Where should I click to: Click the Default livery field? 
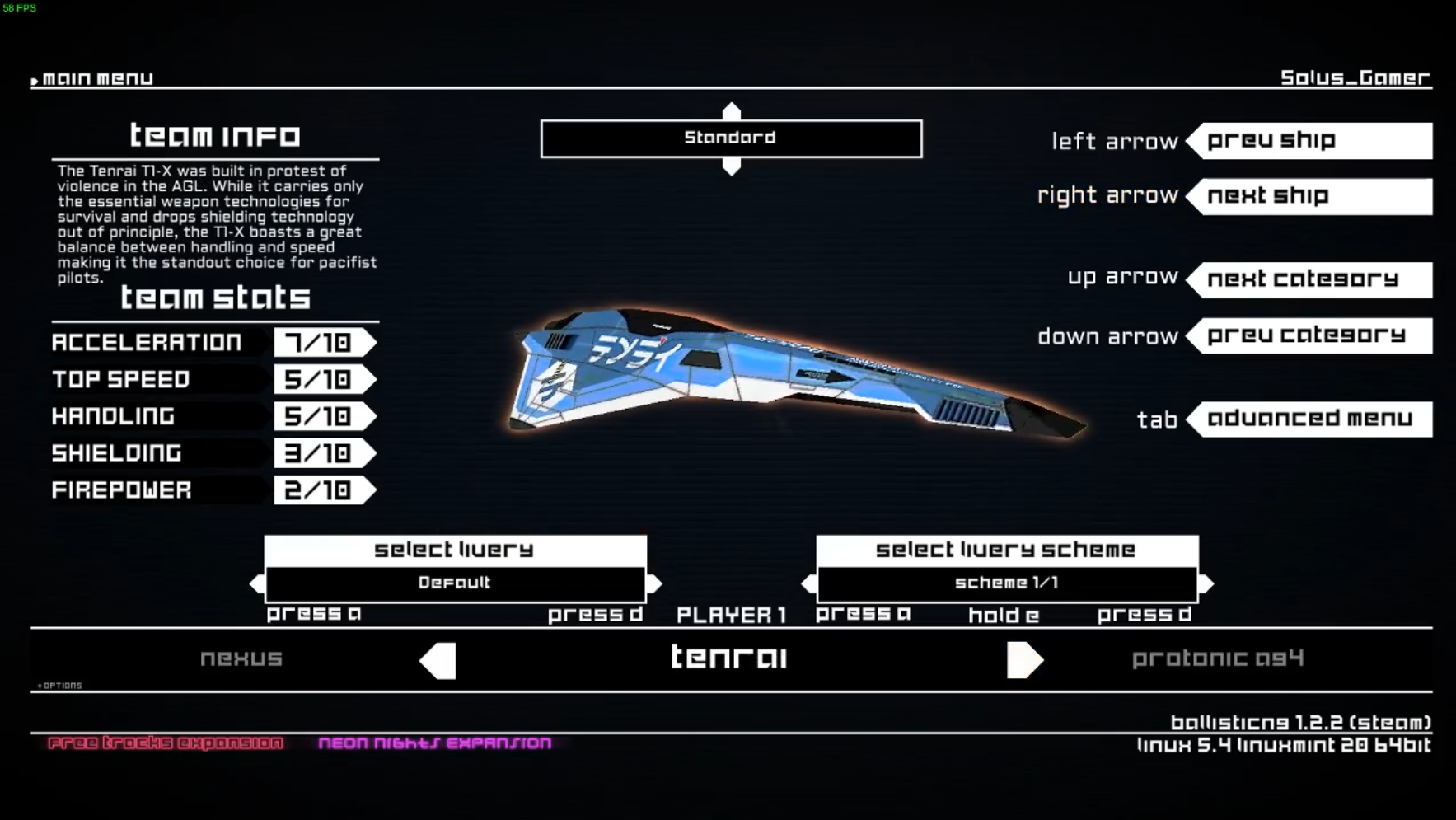[455, 583]
